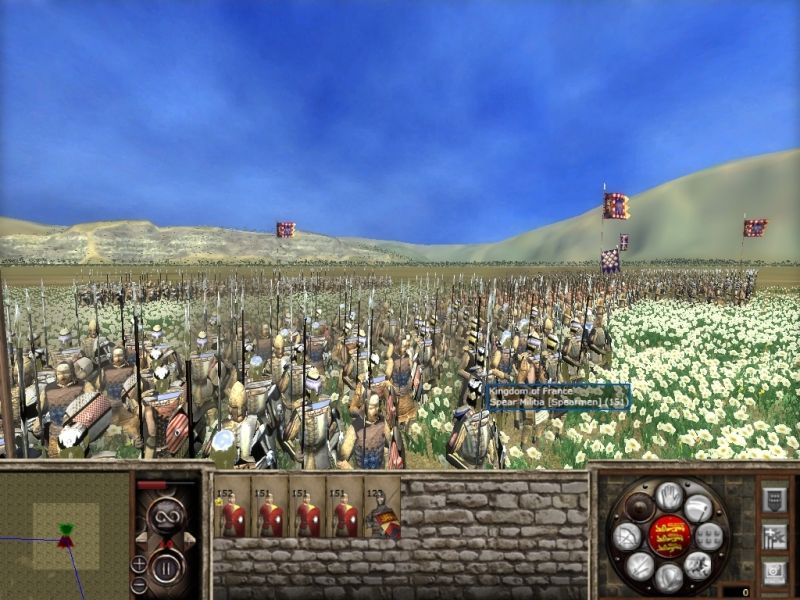Click the halt order hand icon

[669, 495]
